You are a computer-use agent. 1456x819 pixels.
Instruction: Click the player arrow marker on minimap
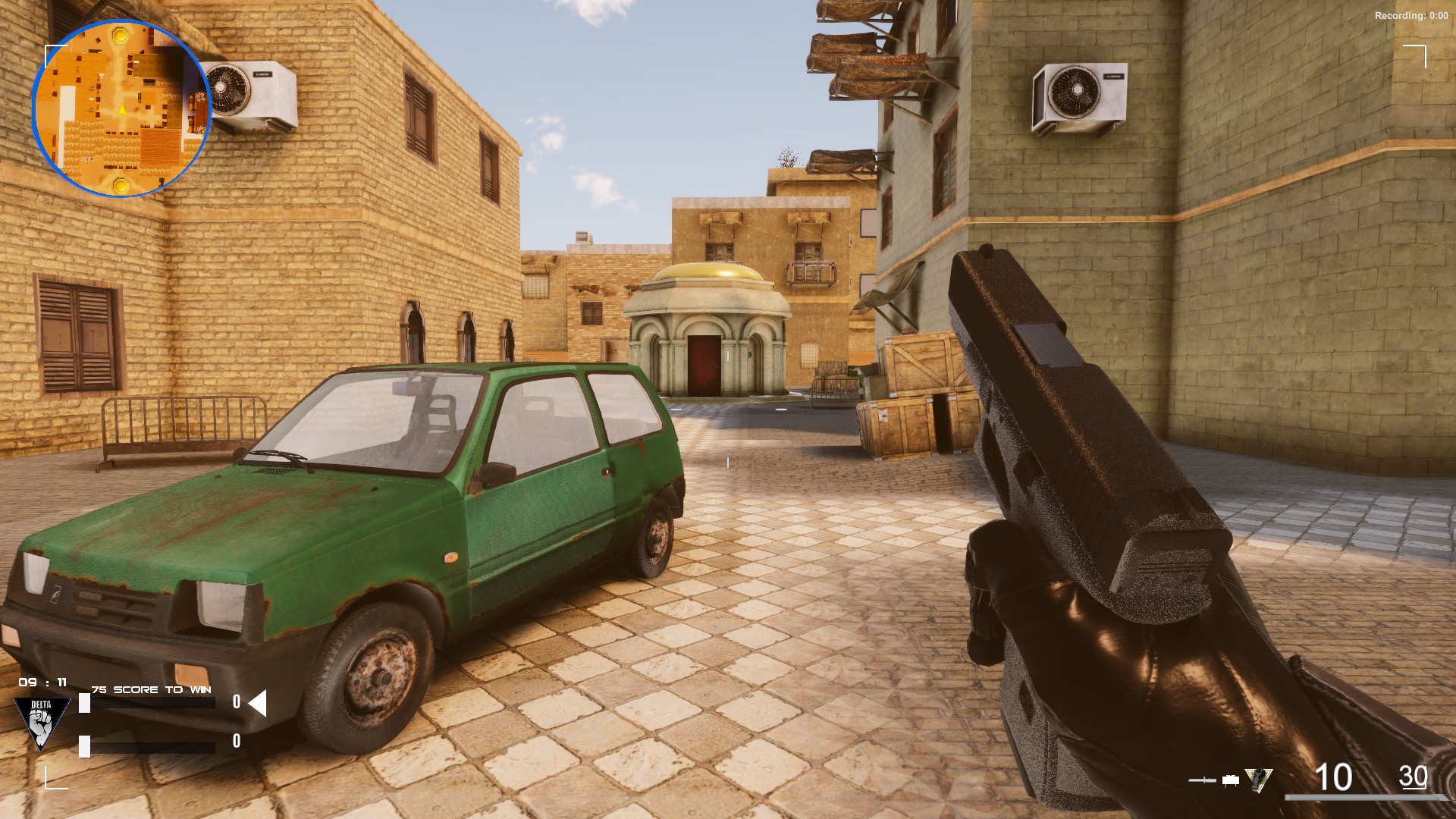coord(122,111)
